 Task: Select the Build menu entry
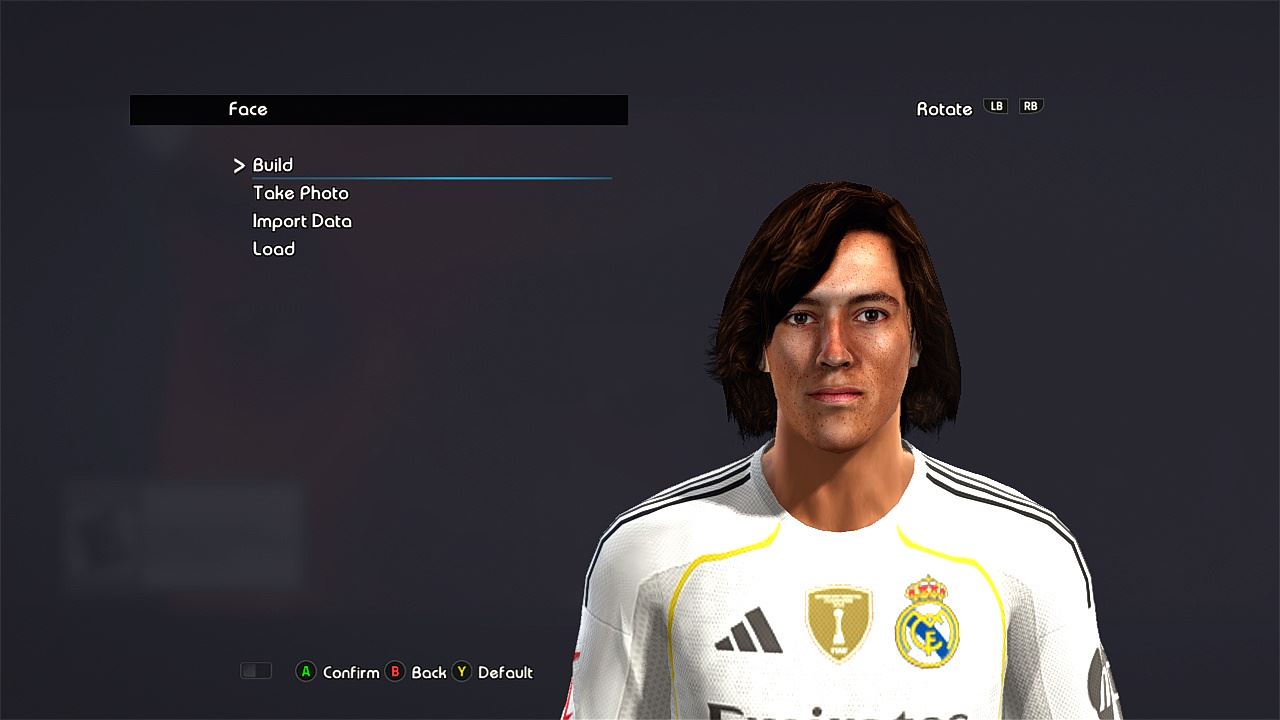[x=272, y=165]
